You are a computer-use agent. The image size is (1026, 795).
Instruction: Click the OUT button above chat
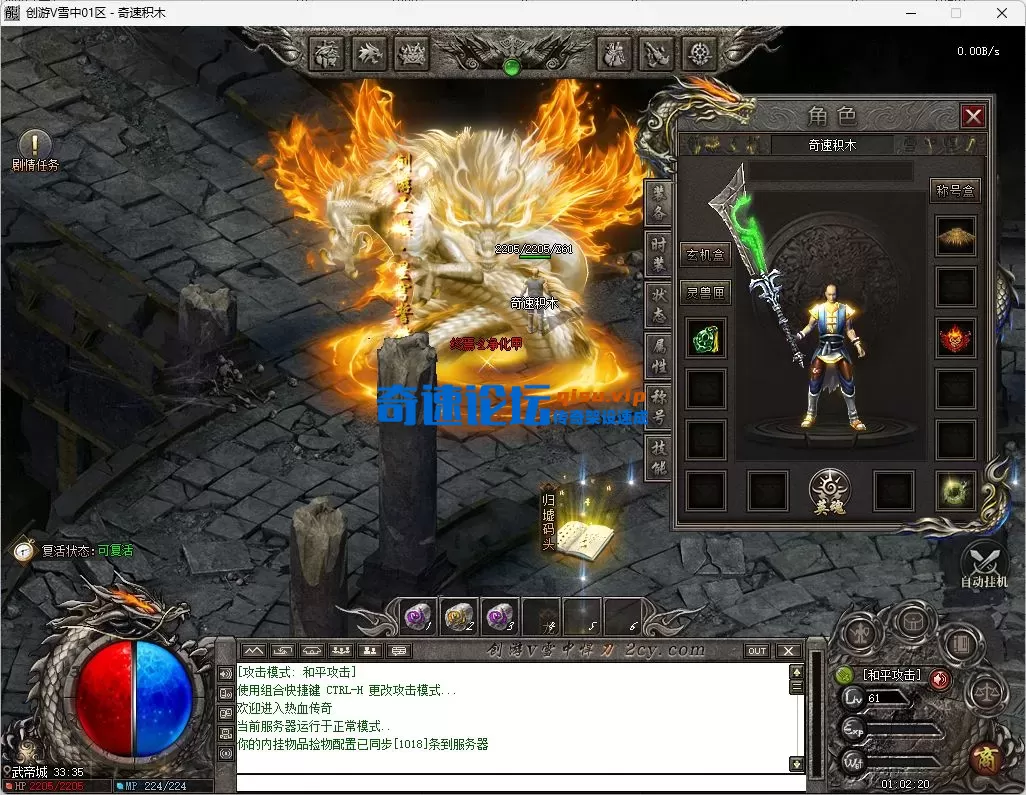[x=757, y=651]
